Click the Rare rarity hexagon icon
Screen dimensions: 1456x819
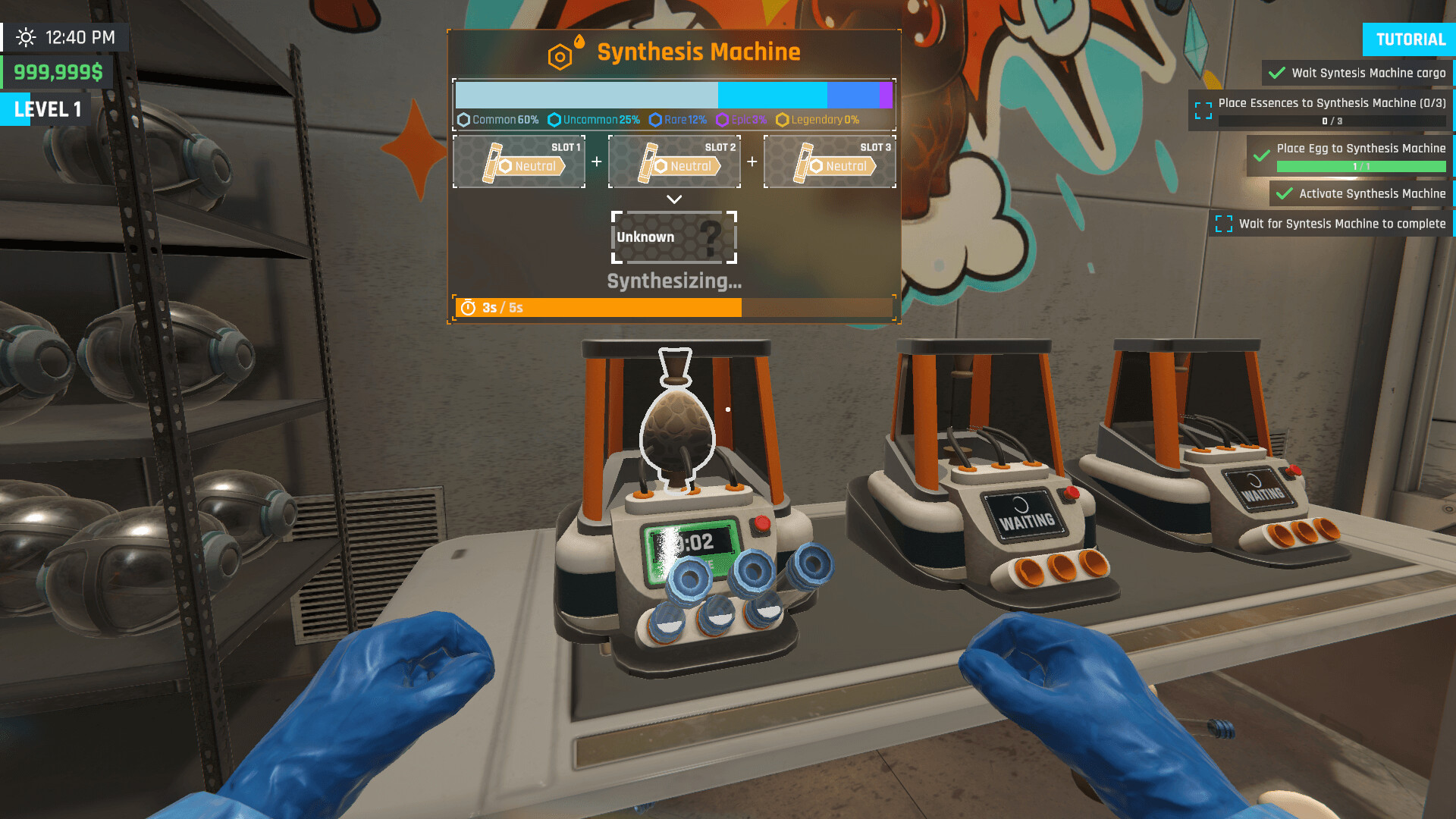[x=655, y=120]
